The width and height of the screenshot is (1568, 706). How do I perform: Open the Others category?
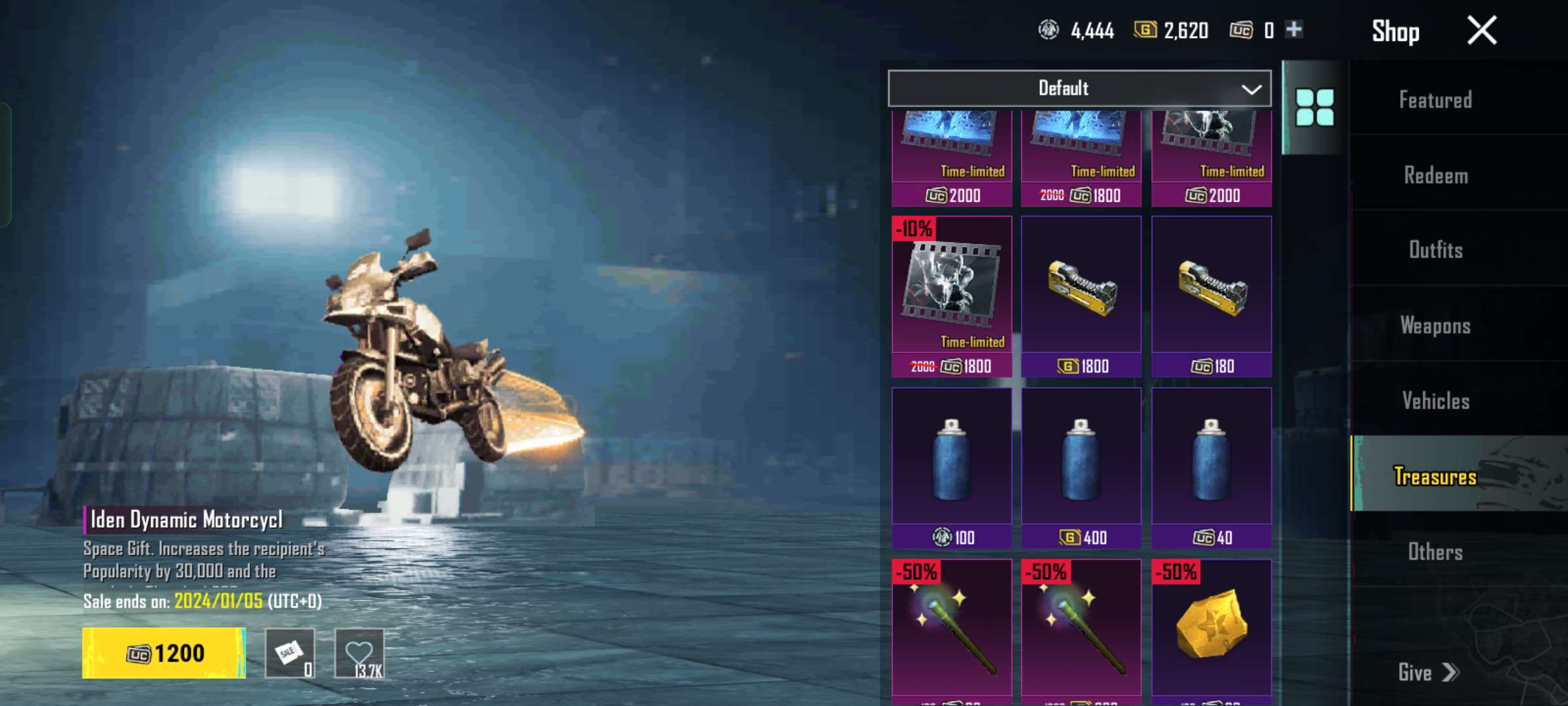(x=1435, y=552)
